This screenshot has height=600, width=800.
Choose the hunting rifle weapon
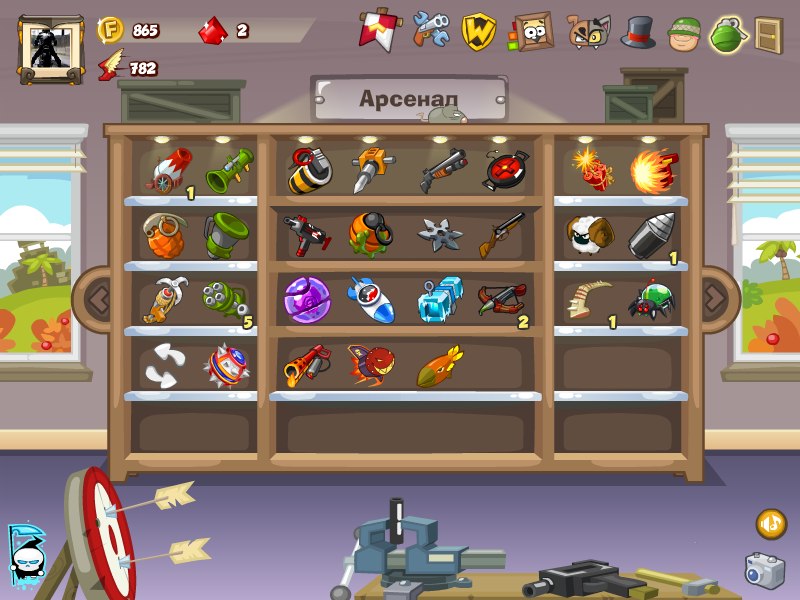tap(503, 235)
